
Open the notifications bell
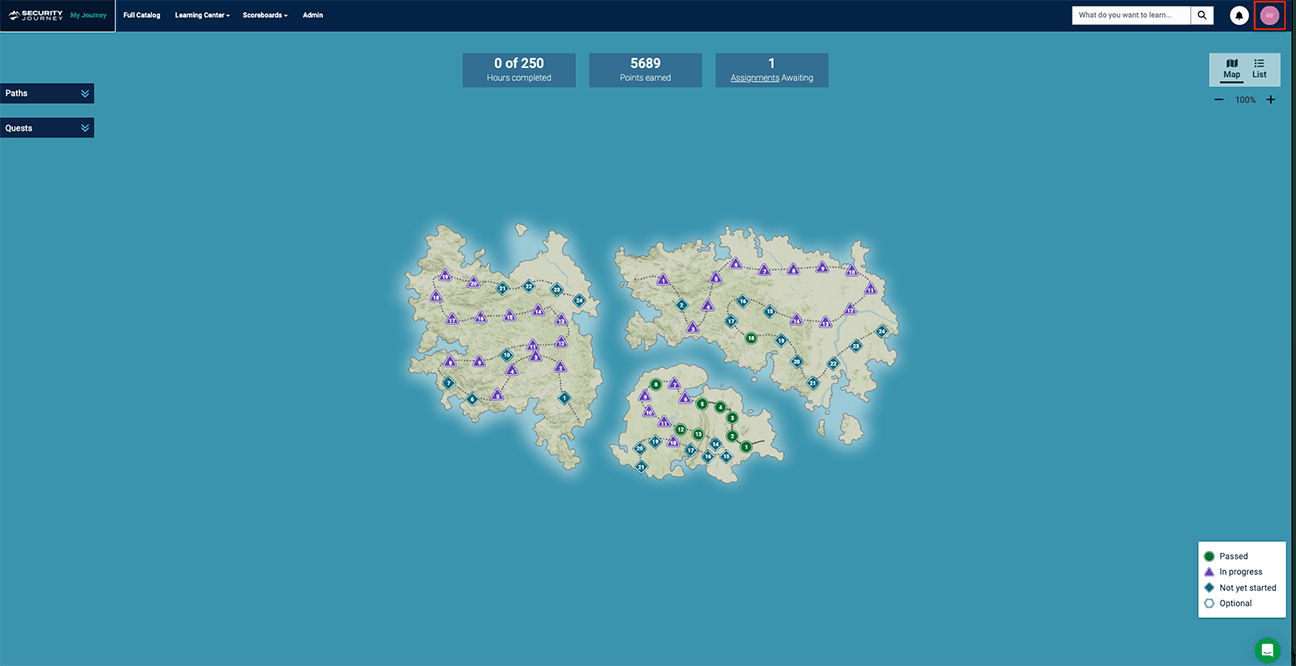coord(1239,16)
